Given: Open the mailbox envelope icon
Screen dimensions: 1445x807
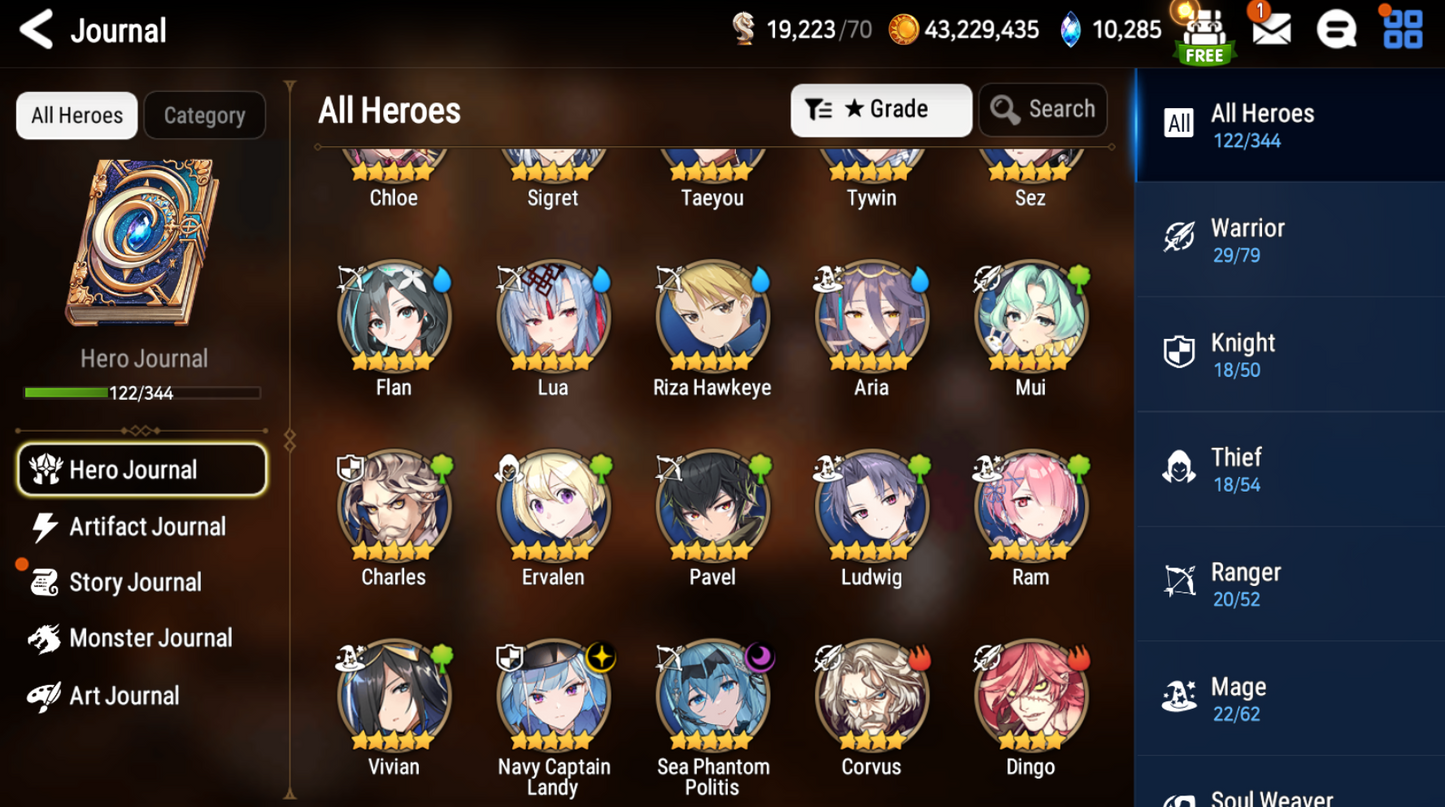Looking at the screenshot, I should 1271,30.
